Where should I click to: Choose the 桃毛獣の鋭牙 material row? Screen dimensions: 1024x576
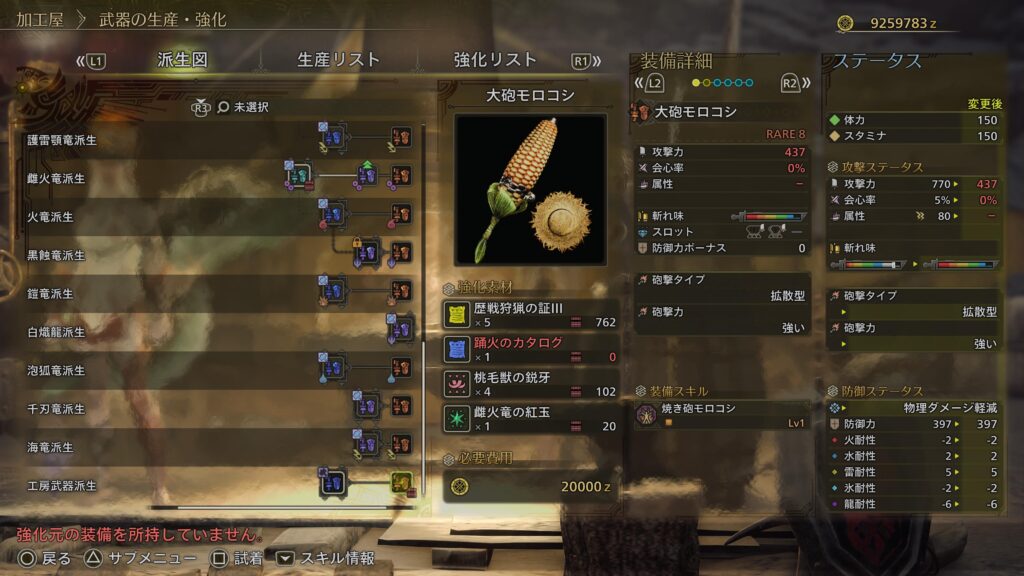click(530, 384)
